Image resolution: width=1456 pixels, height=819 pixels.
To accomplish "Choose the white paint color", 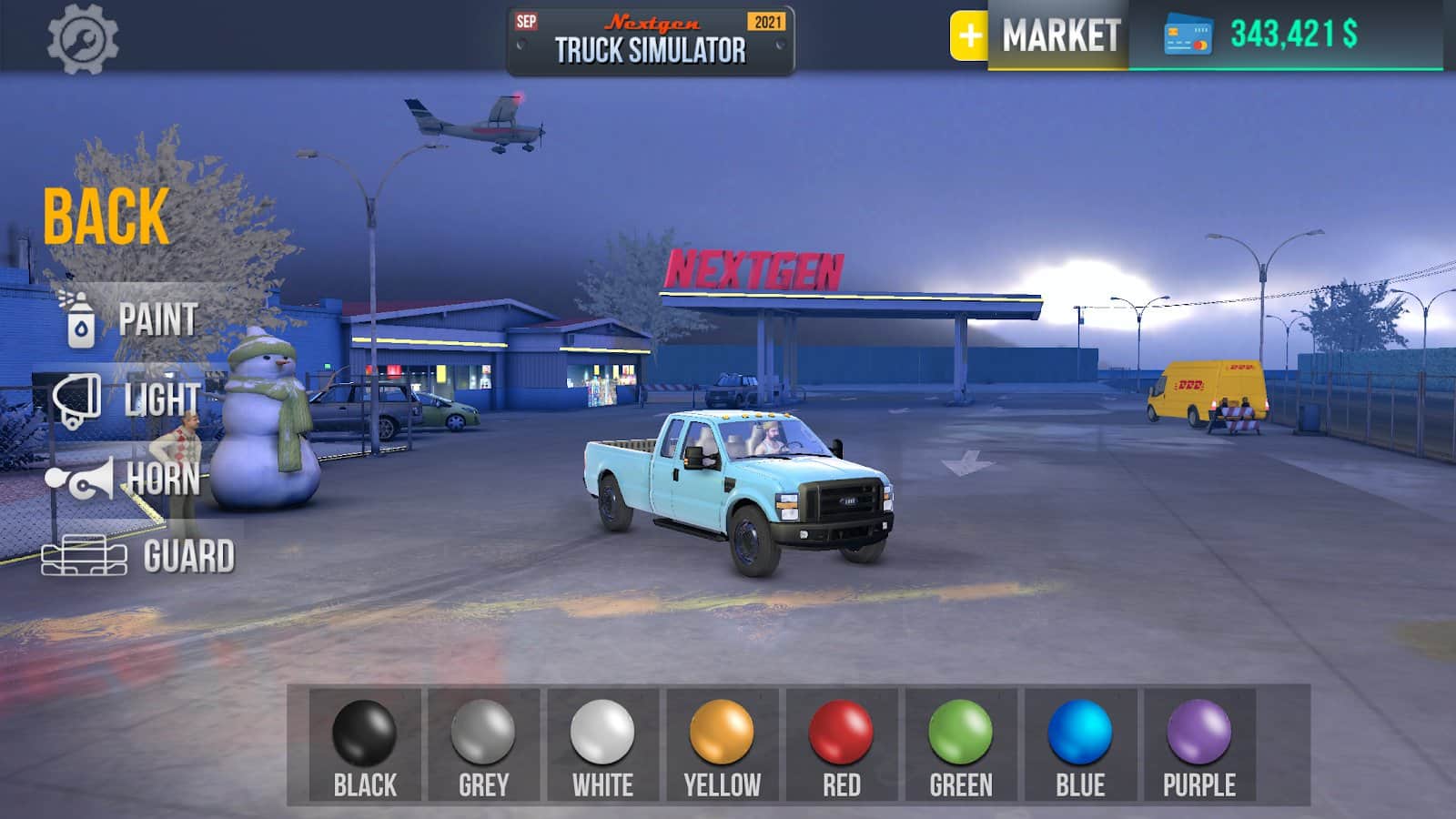I will pyautogui.click(x=602, y=744).
